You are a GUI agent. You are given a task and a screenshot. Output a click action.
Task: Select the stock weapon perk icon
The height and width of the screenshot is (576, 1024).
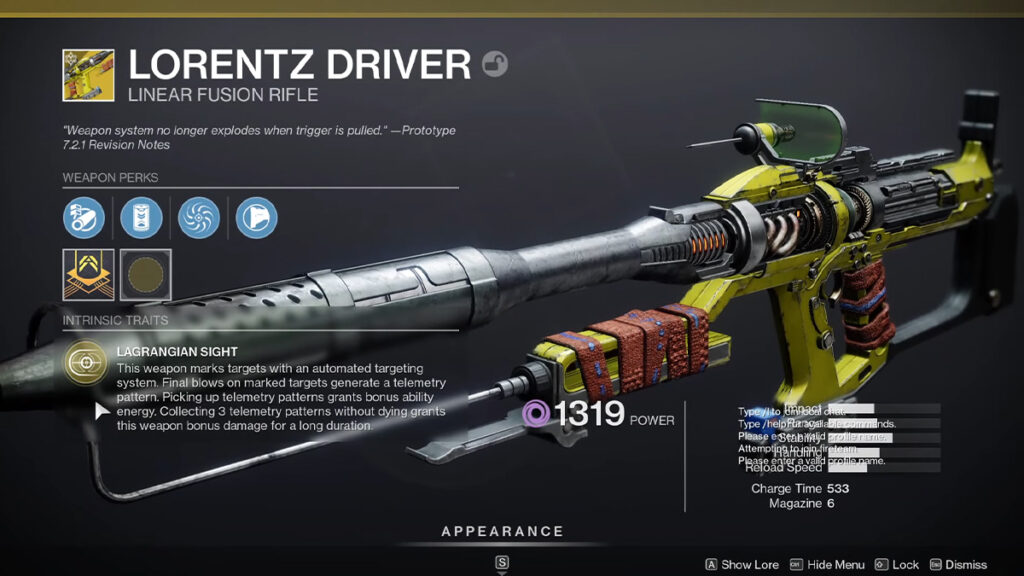click(256, 217)
